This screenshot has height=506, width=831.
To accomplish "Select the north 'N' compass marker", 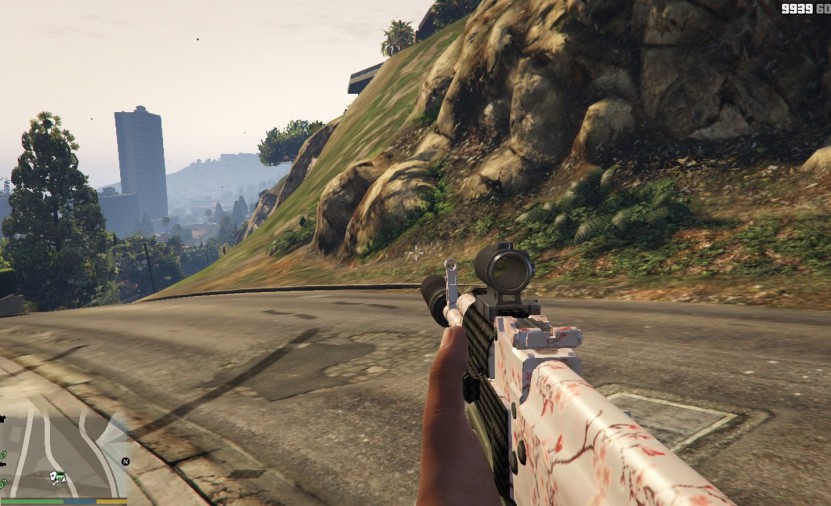I will 126,461.
